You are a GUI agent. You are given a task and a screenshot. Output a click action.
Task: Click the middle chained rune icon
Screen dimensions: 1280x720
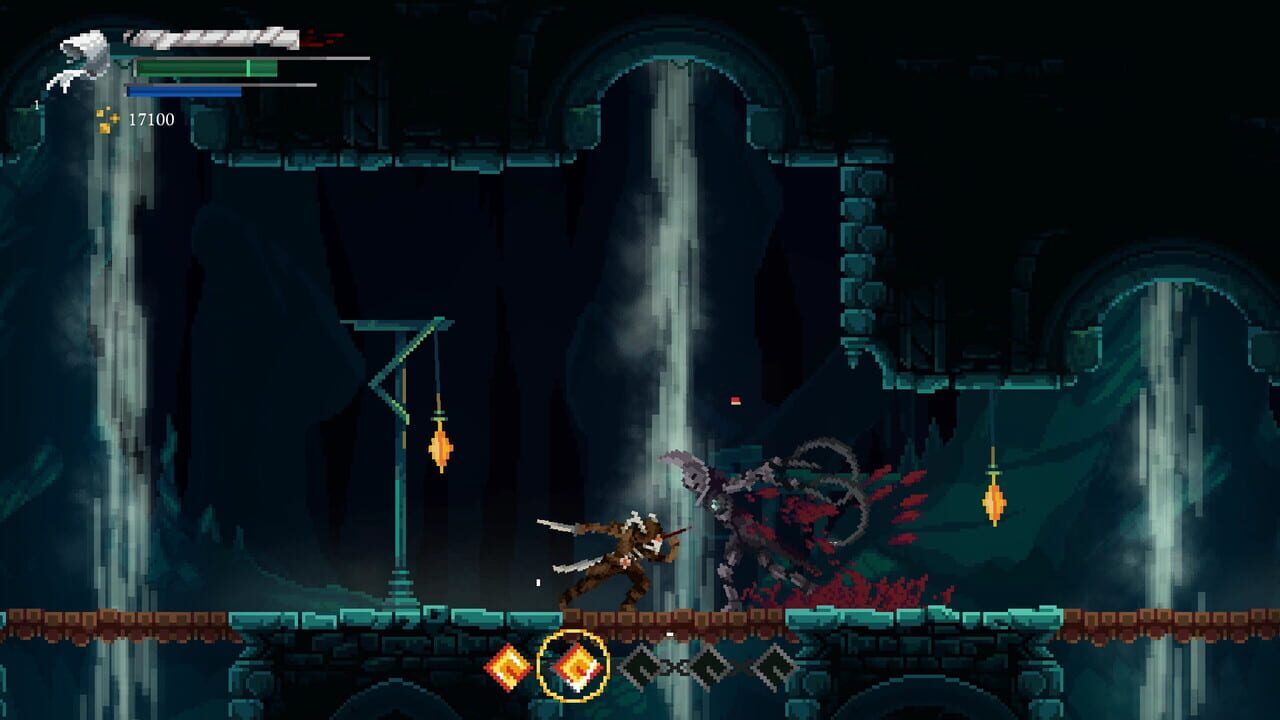pos(709,666)
